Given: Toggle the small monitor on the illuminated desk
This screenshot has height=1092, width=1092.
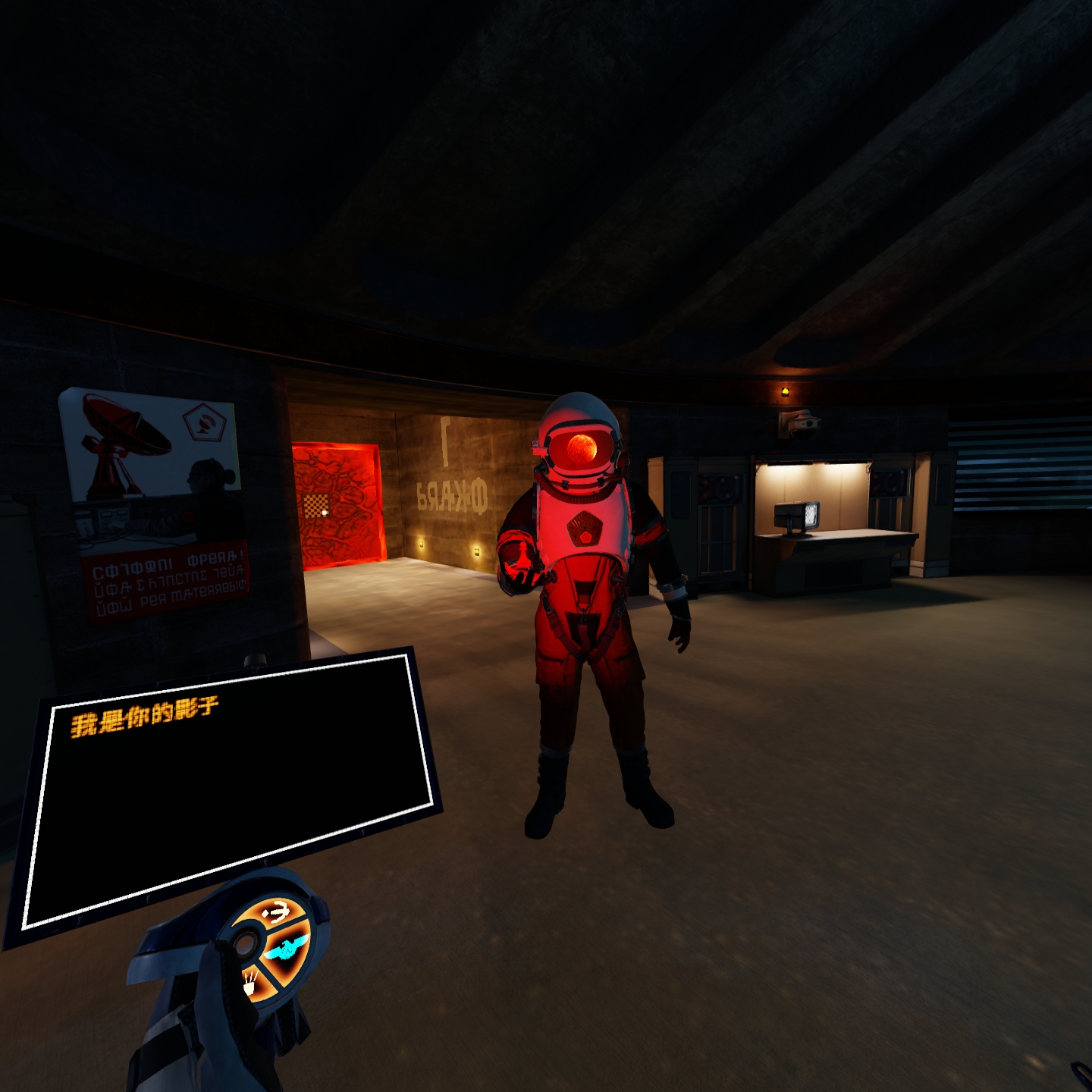Looking at the screenshot, I should click(x=797, y=516).
